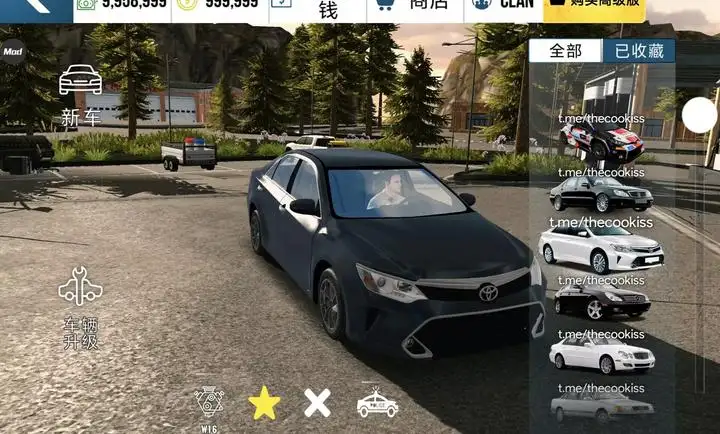Image resolution: width=720 pixels, height=434 pixels.
Task: Select the police car icon
Action: [x=377, y=402]
